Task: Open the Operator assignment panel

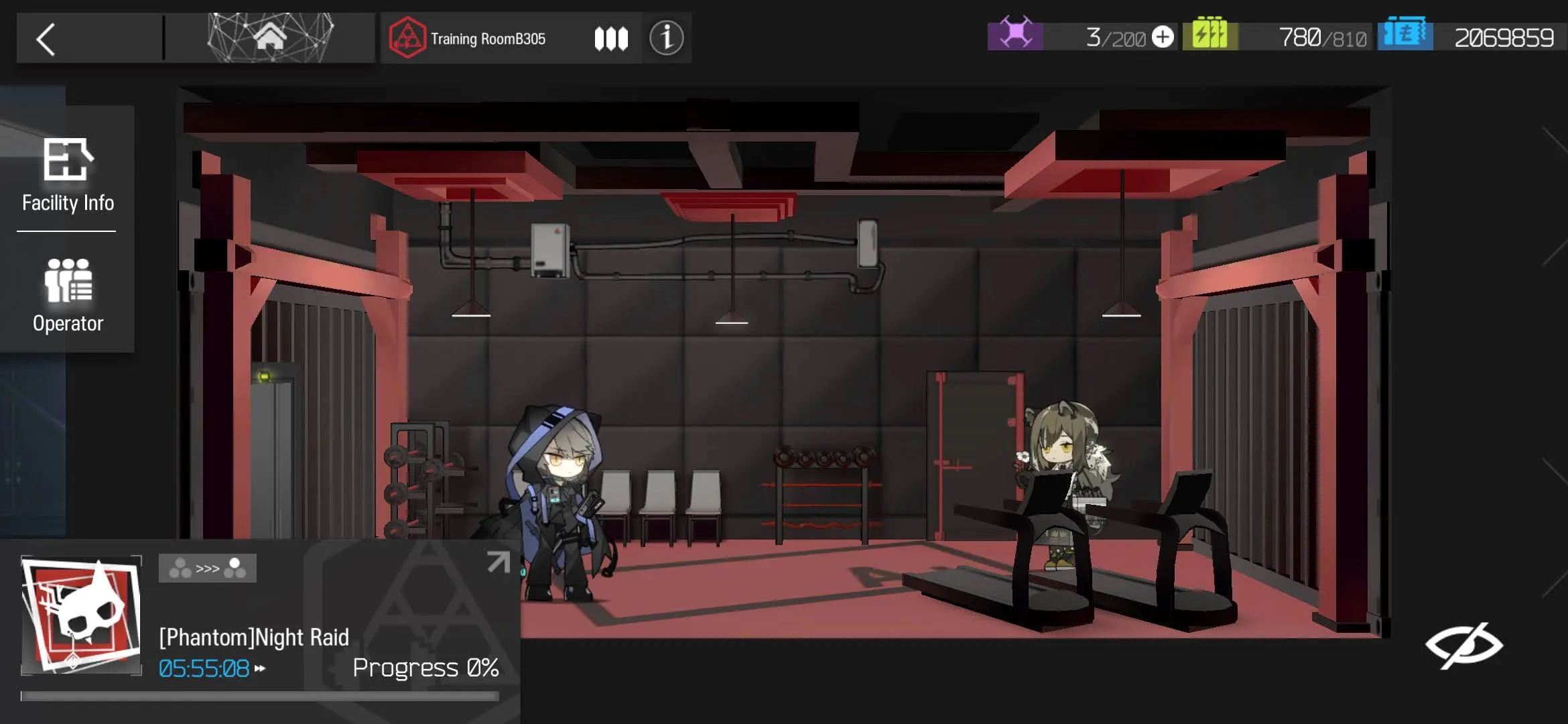Action: point(68,295)
